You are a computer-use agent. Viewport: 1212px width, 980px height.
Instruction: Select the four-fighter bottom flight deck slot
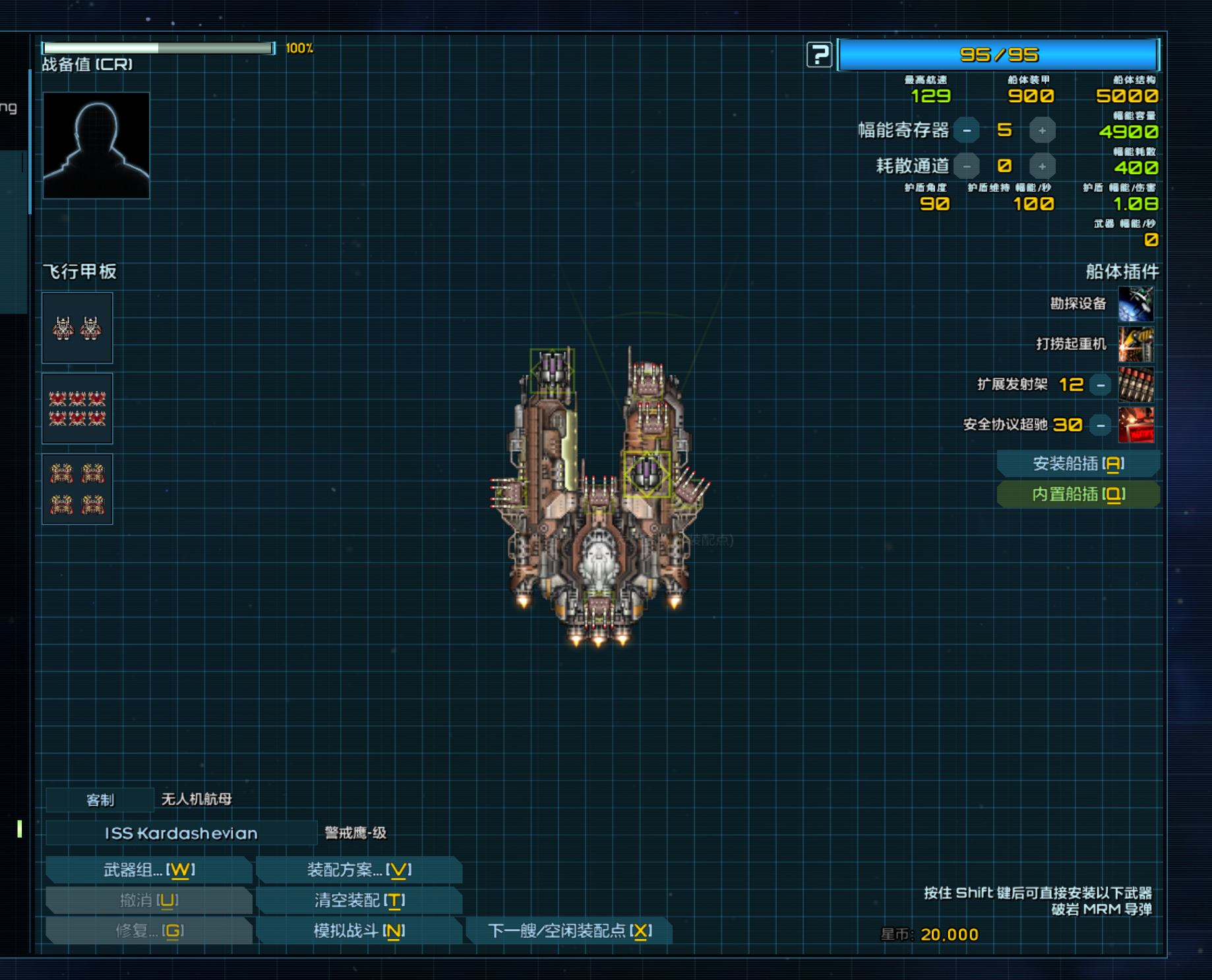(77, 489)
